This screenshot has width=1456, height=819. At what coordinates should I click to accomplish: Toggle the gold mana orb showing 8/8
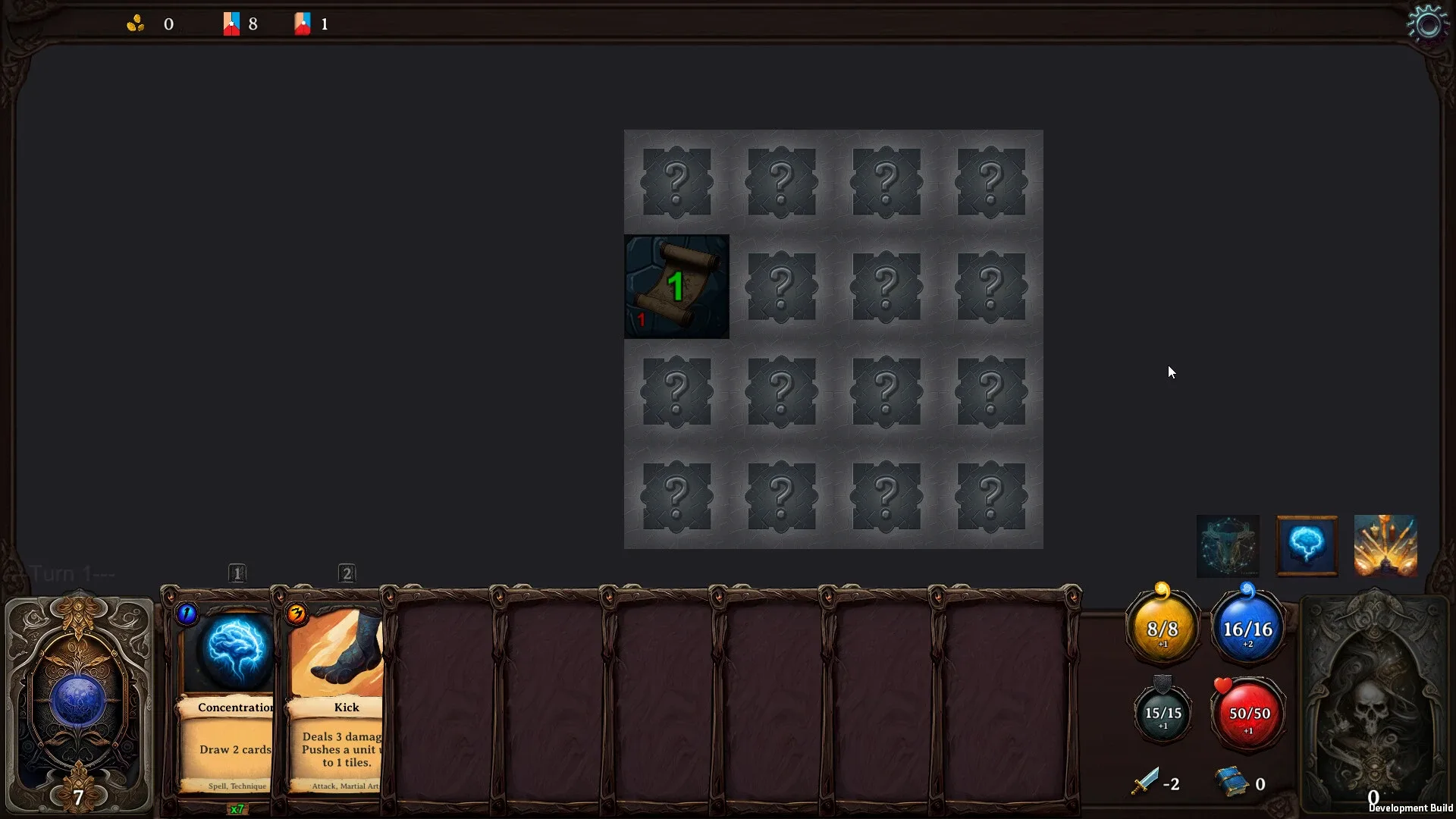pyautogui.click(x=1163, y=628)
